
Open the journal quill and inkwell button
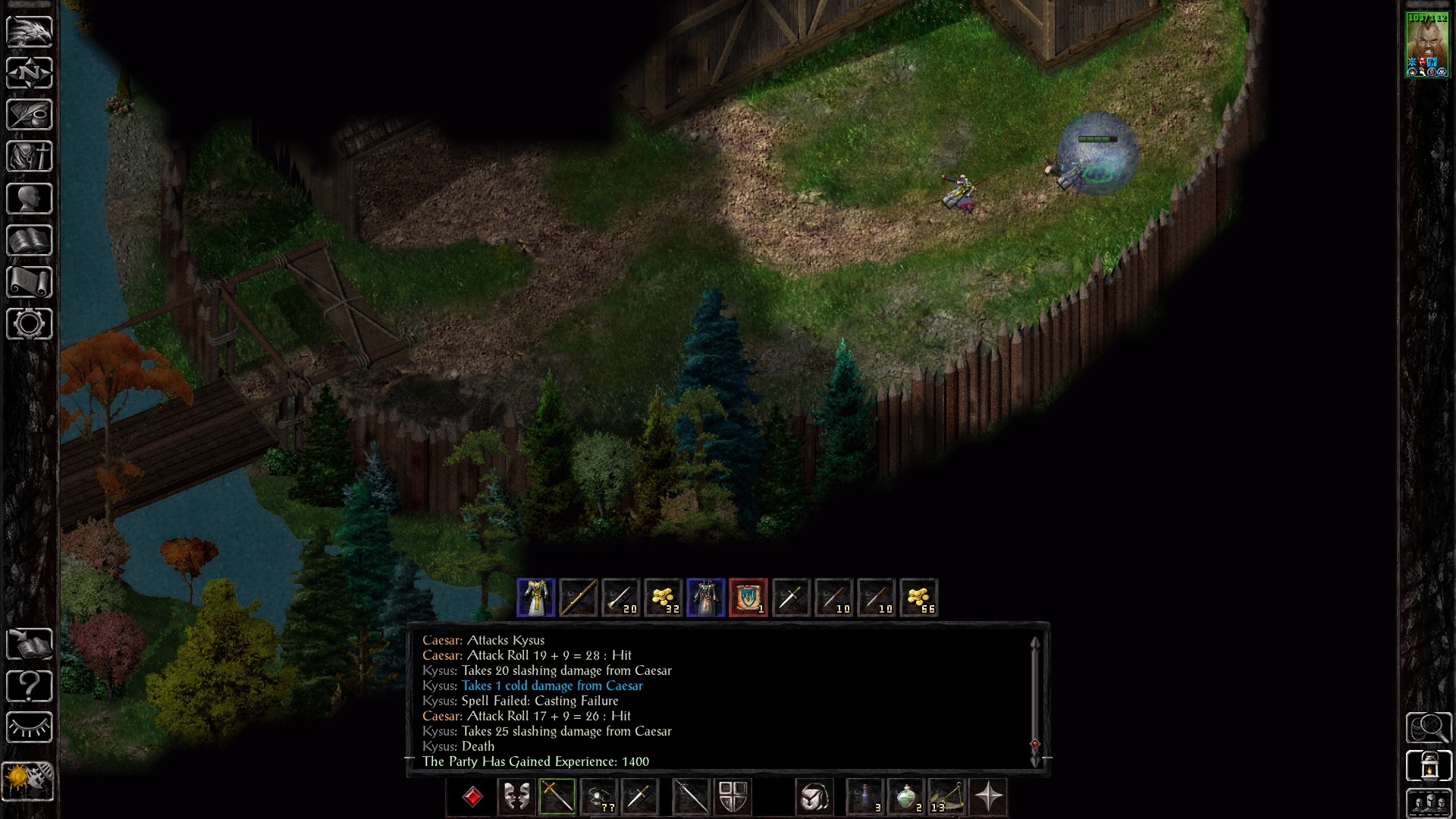coord(30,115)
